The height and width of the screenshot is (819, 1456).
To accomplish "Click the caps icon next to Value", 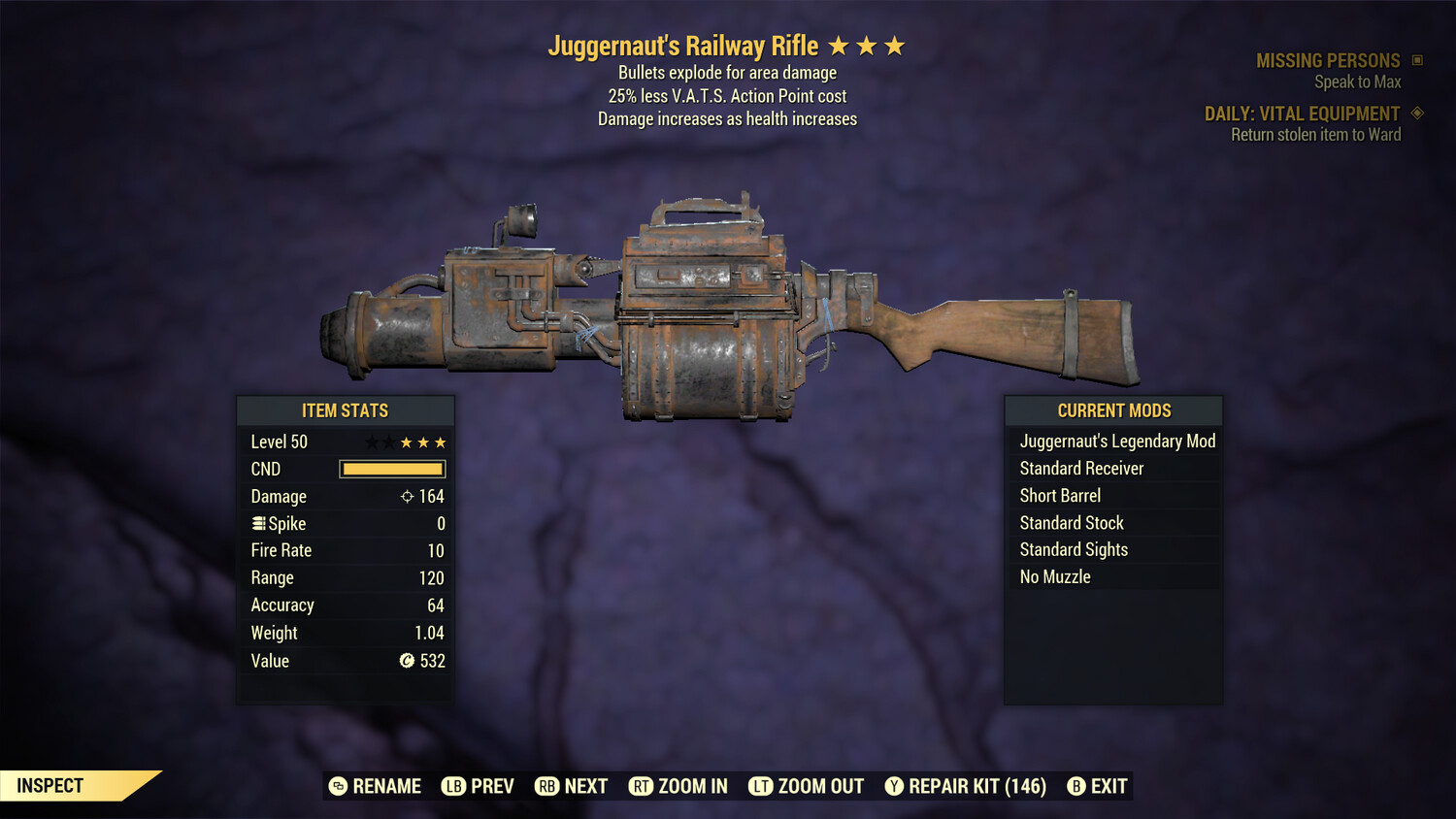I will 408,661.
